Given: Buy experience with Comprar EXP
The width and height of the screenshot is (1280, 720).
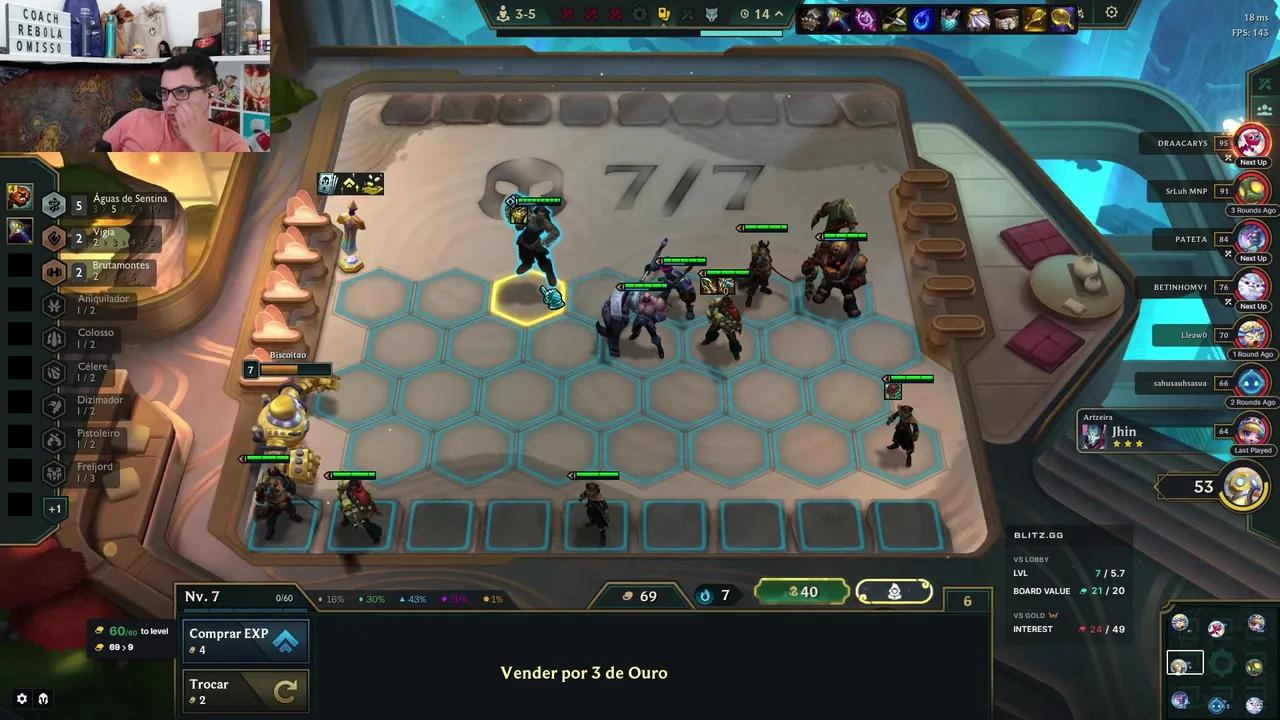Looking at the screenshot, I should (x=245, y=641).
